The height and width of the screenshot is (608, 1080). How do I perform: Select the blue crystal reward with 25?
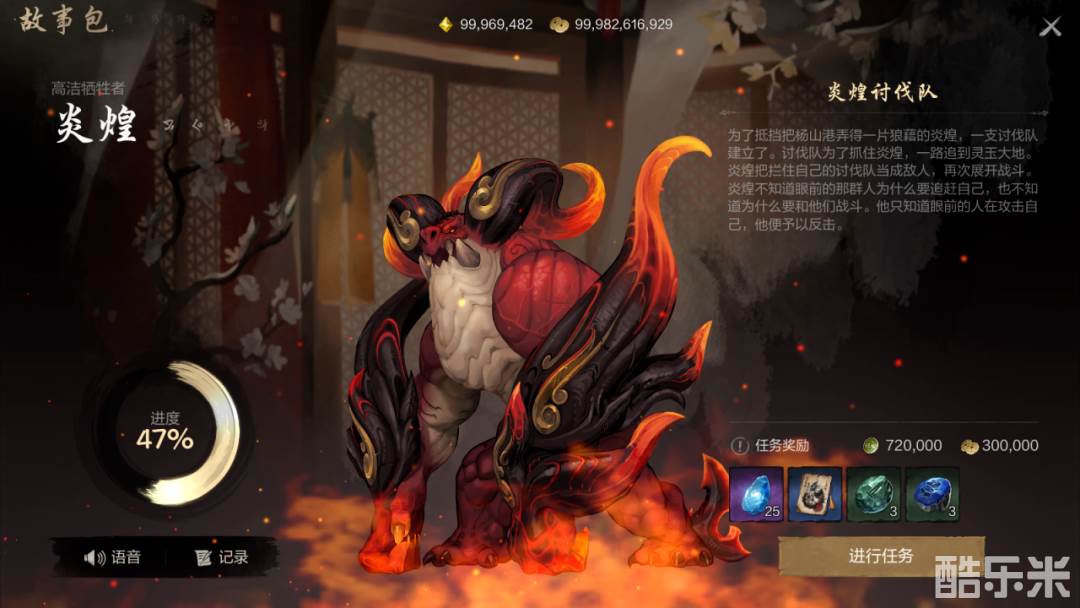point(756,494)
